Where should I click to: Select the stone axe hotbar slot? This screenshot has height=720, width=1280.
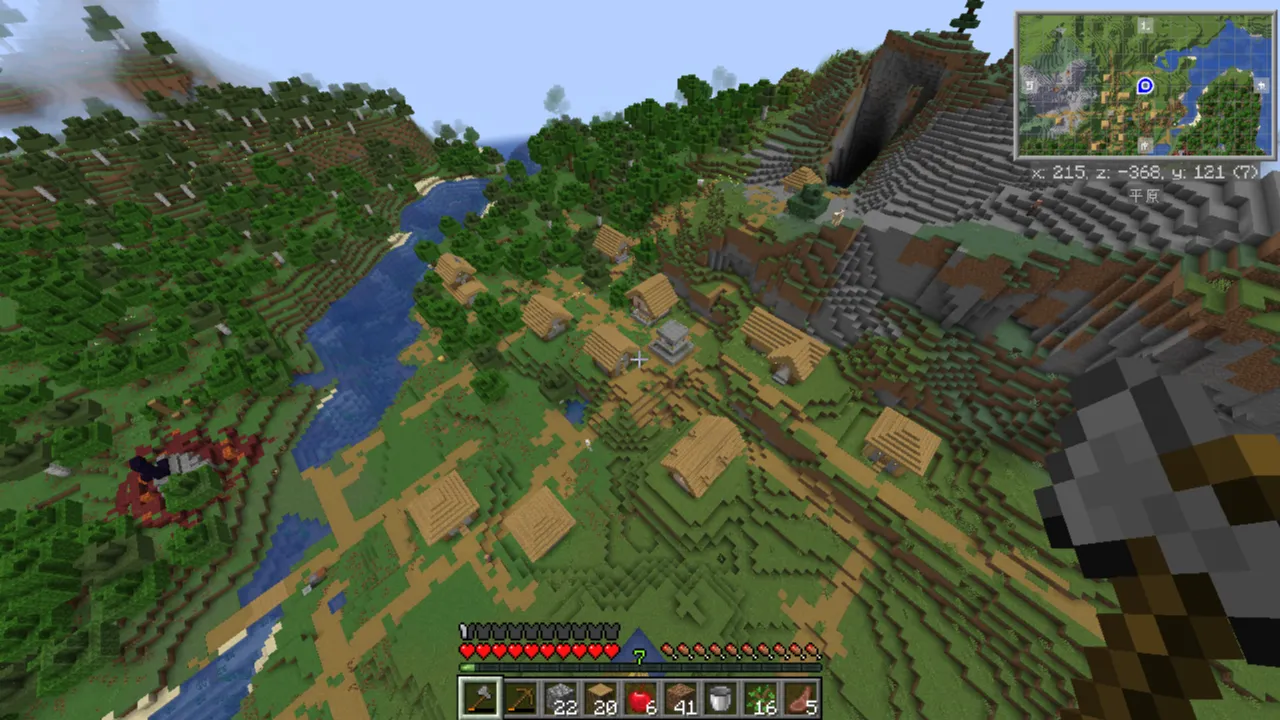coord(480,699)
